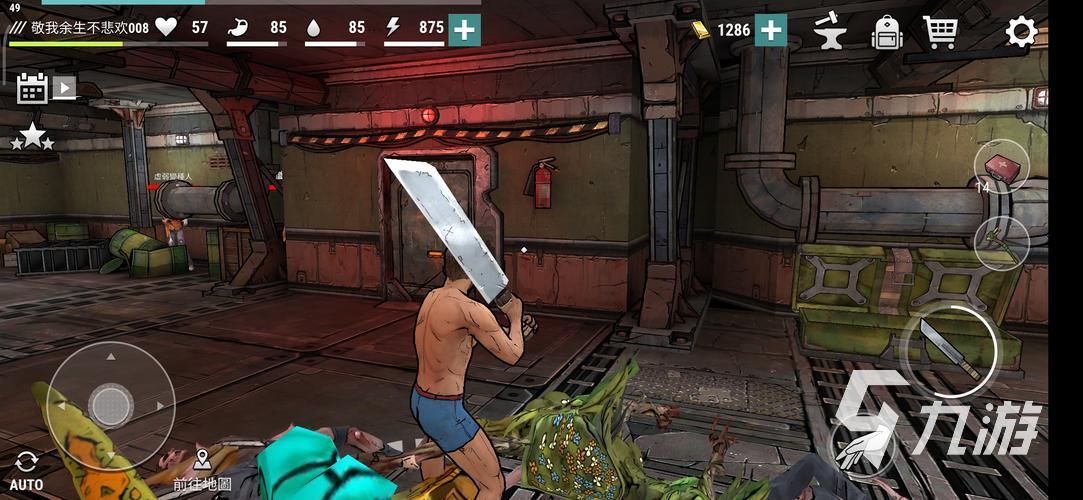Open the three-star achievements icon

[x=32, y=136]
